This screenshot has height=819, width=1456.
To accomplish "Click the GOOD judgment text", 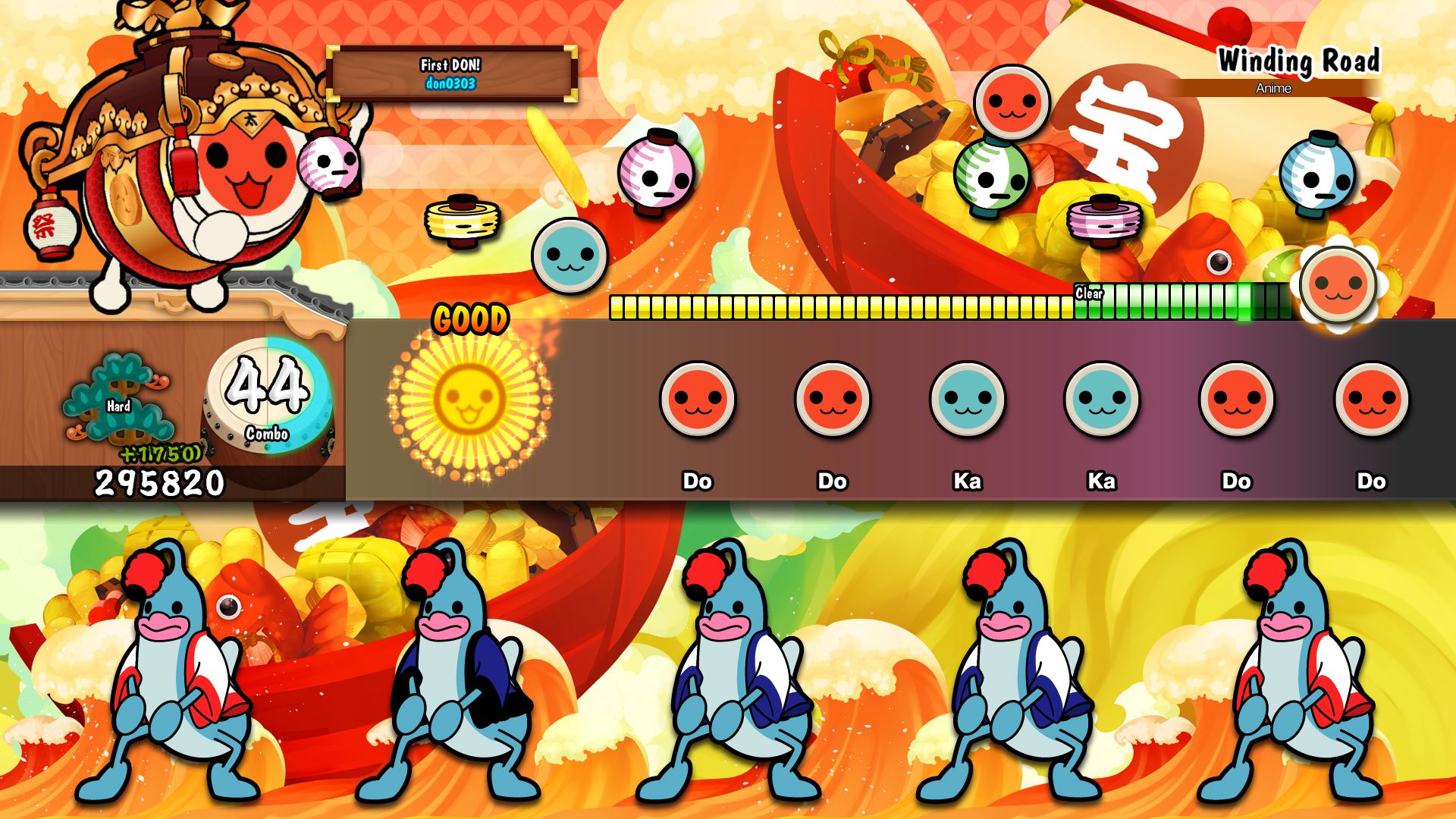I will coord(470,318).
